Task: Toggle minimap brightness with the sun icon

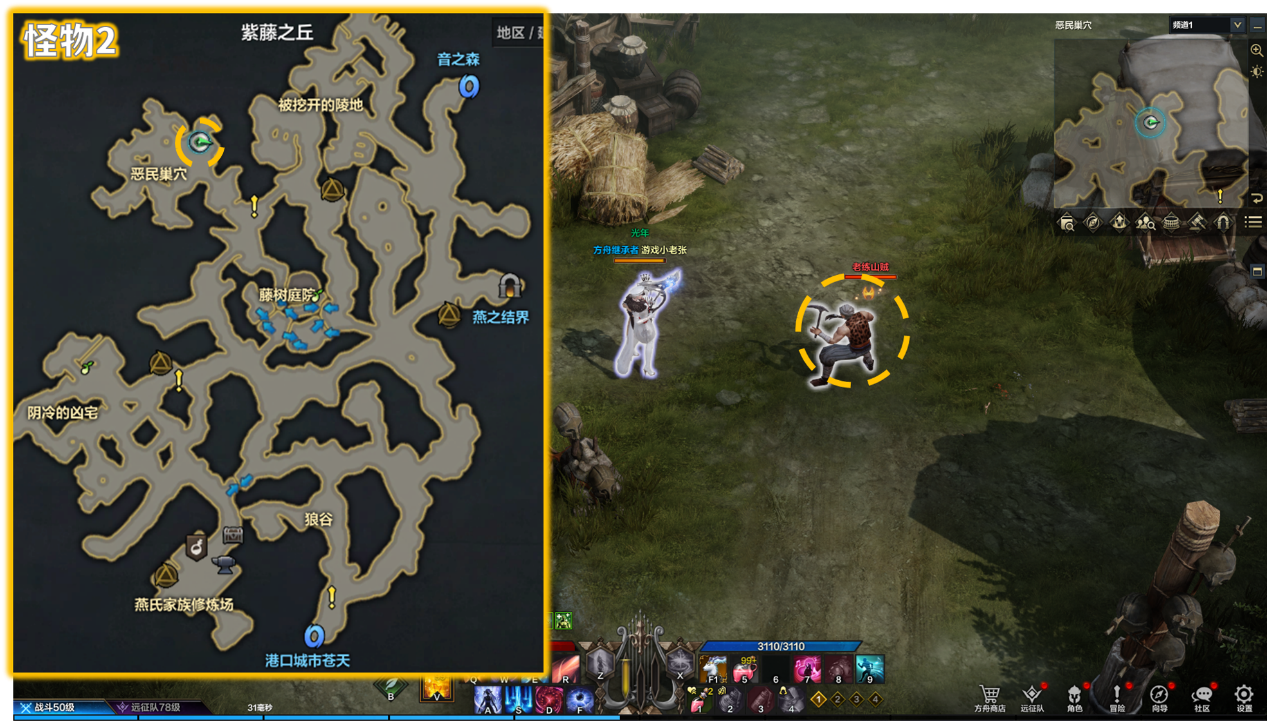Action: coord(1257,72)
